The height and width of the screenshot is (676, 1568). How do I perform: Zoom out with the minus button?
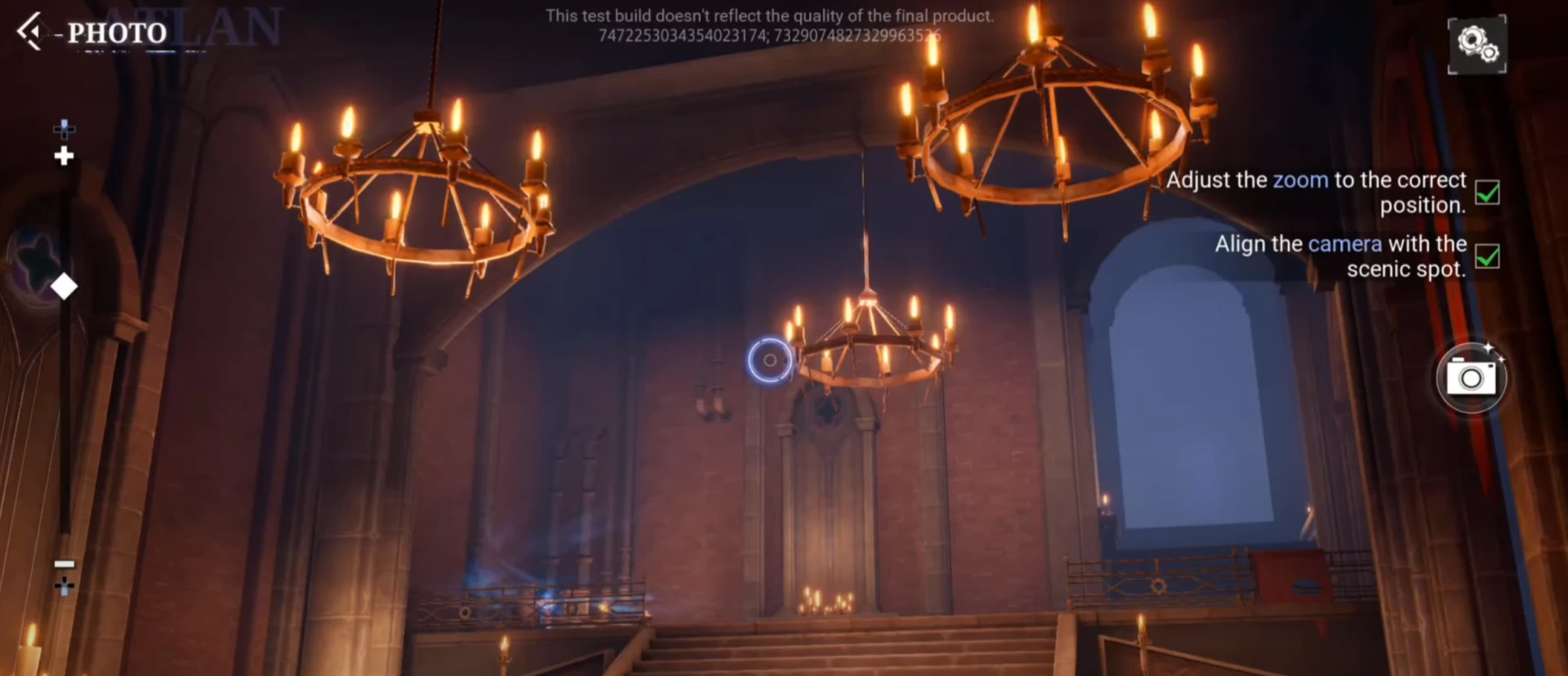pyautogui.click(x=64, y=564)
